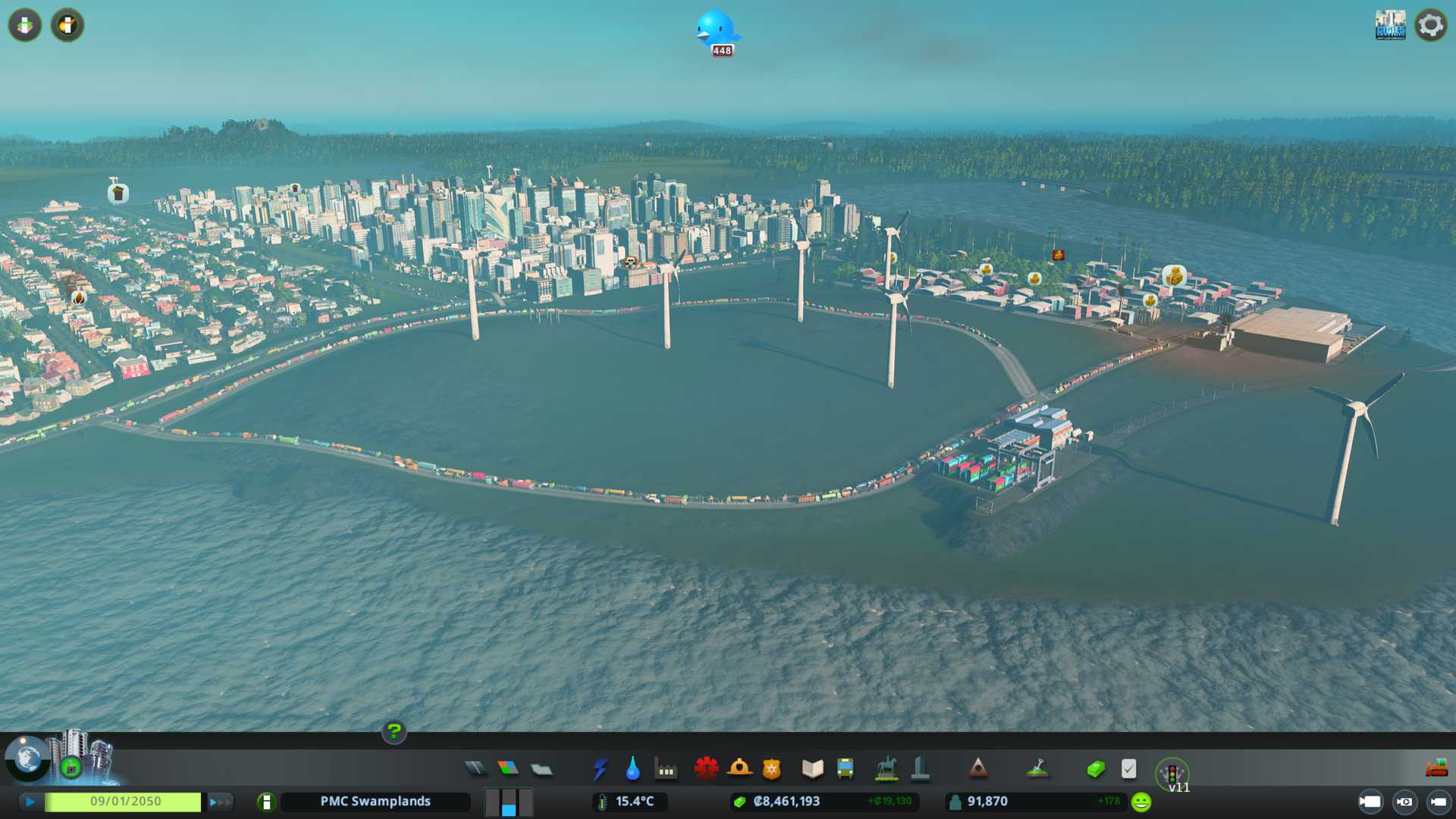Open the Economy money panel
The width and height of the screenshot is (1456, 819).
click(x=1095, y=769)
